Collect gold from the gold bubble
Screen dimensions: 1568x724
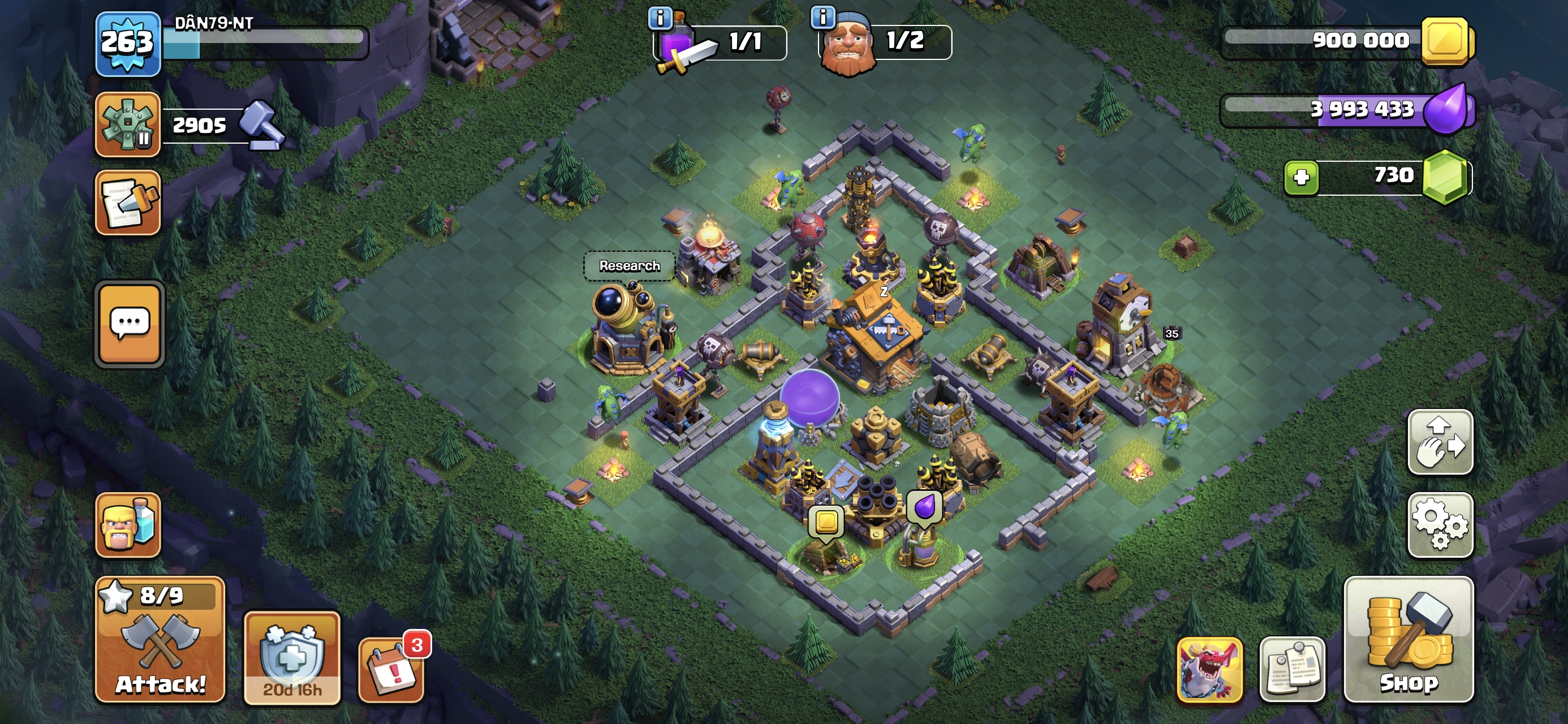coord(826,522)
